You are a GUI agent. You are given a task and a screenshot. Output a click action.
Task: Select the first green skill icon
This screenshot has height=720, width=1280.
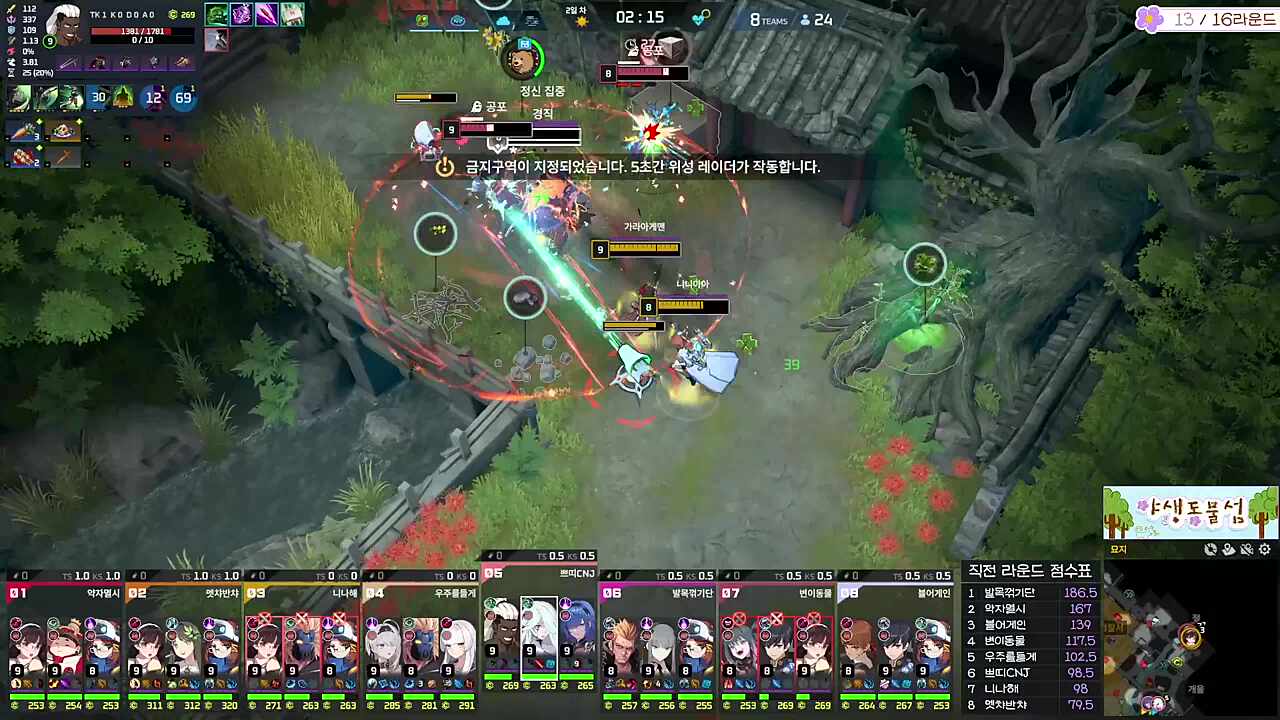point(17,97)
